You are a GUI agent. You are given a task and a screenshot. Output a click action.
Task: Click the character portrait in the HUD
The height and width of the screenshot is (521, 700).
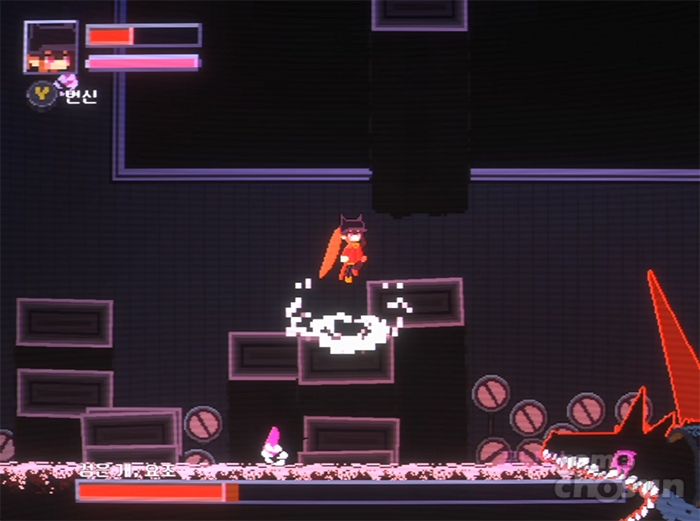[50, 47]
